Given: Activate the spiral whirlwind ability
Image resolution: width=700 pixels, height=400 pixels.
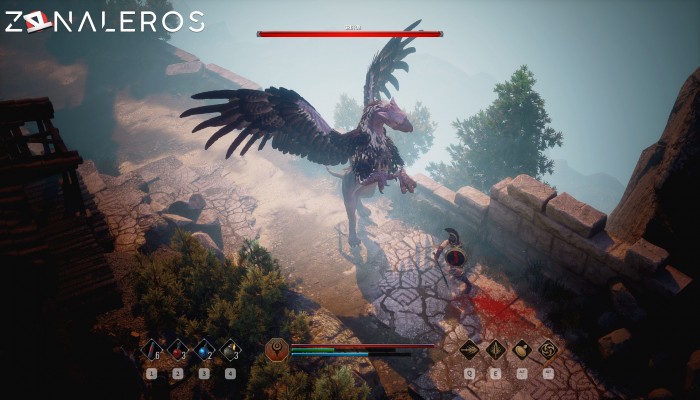Looking at the screenshot, I should click(548, 350).
